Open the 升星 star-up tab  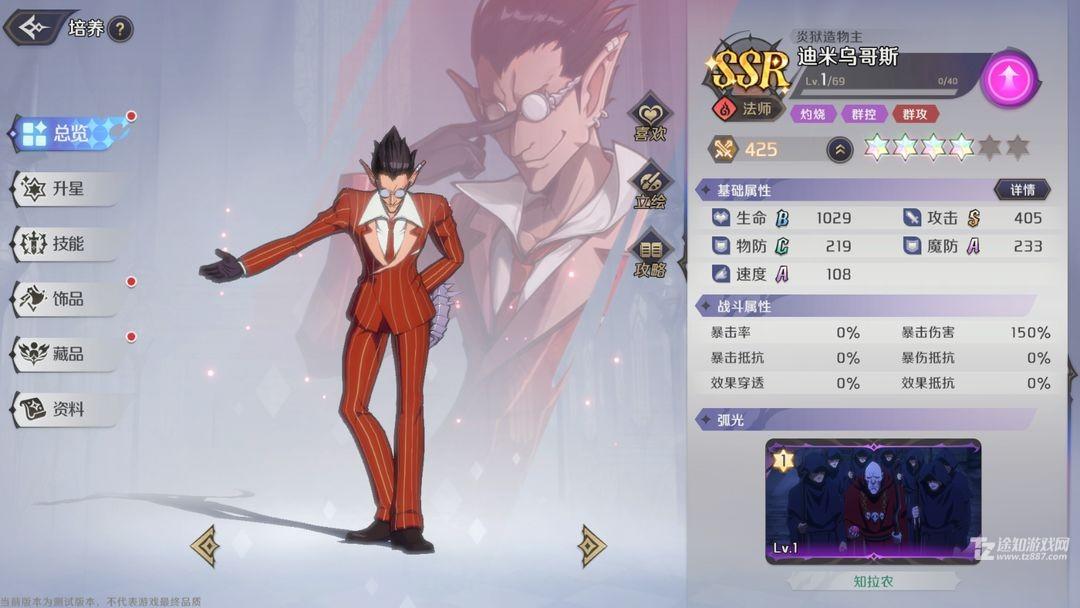click(66, 188)
